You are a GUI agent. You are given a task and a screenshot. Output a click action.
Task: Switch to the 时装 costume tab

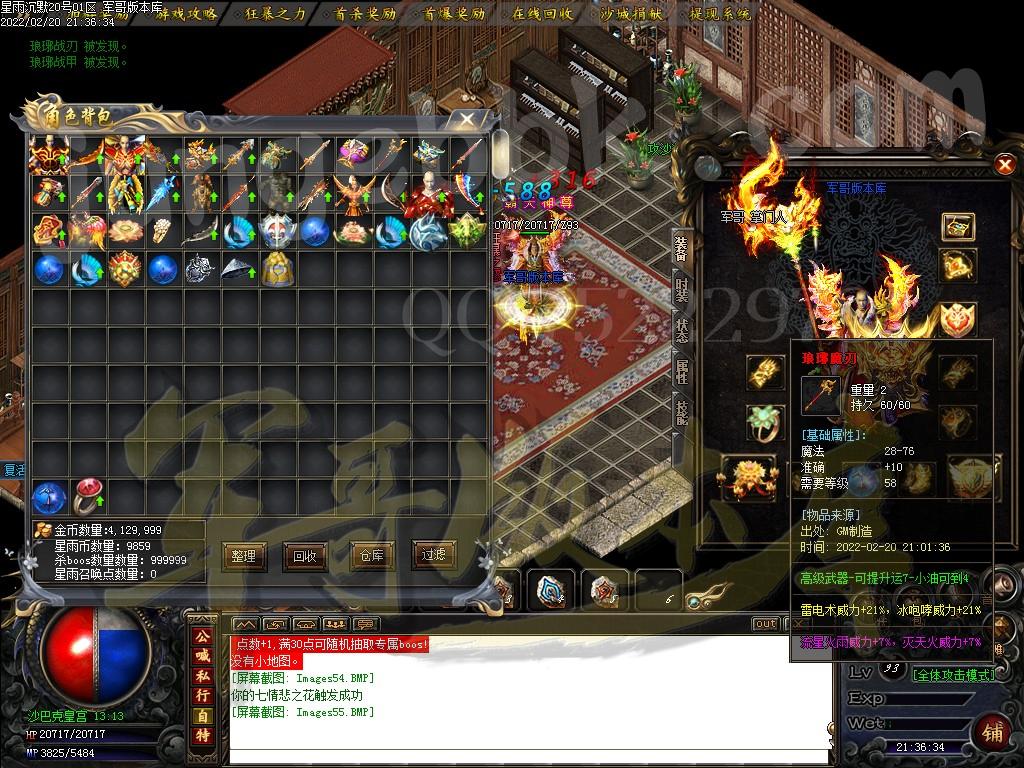click(681, 289)
